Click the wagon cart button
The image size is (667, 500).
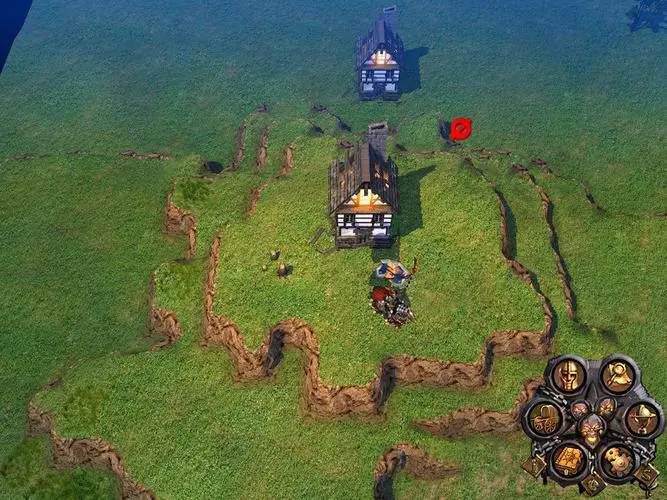pyautogui.click(x=545, y=418)
